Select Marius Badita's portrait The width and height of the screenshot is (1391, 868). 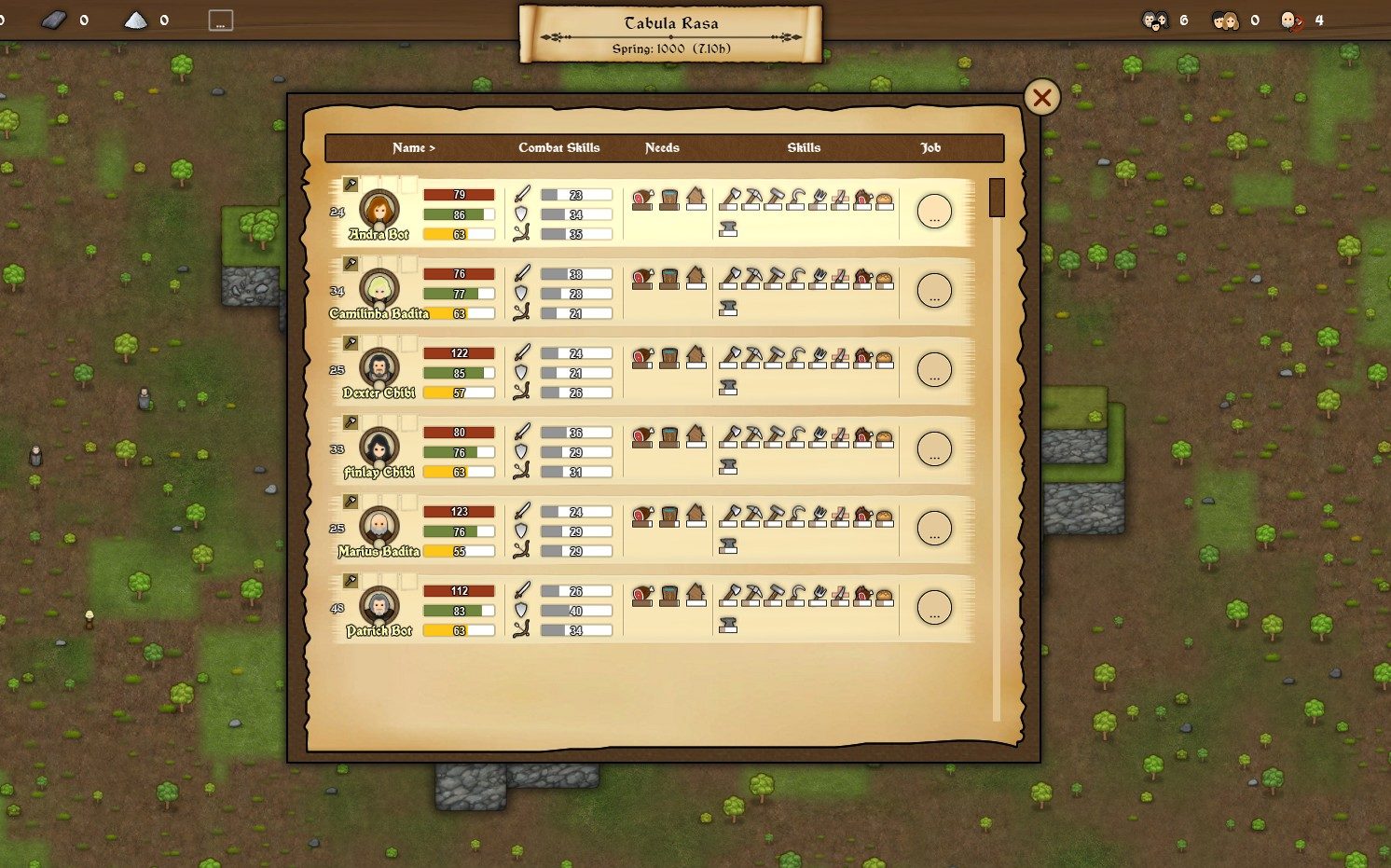[379, 526]
